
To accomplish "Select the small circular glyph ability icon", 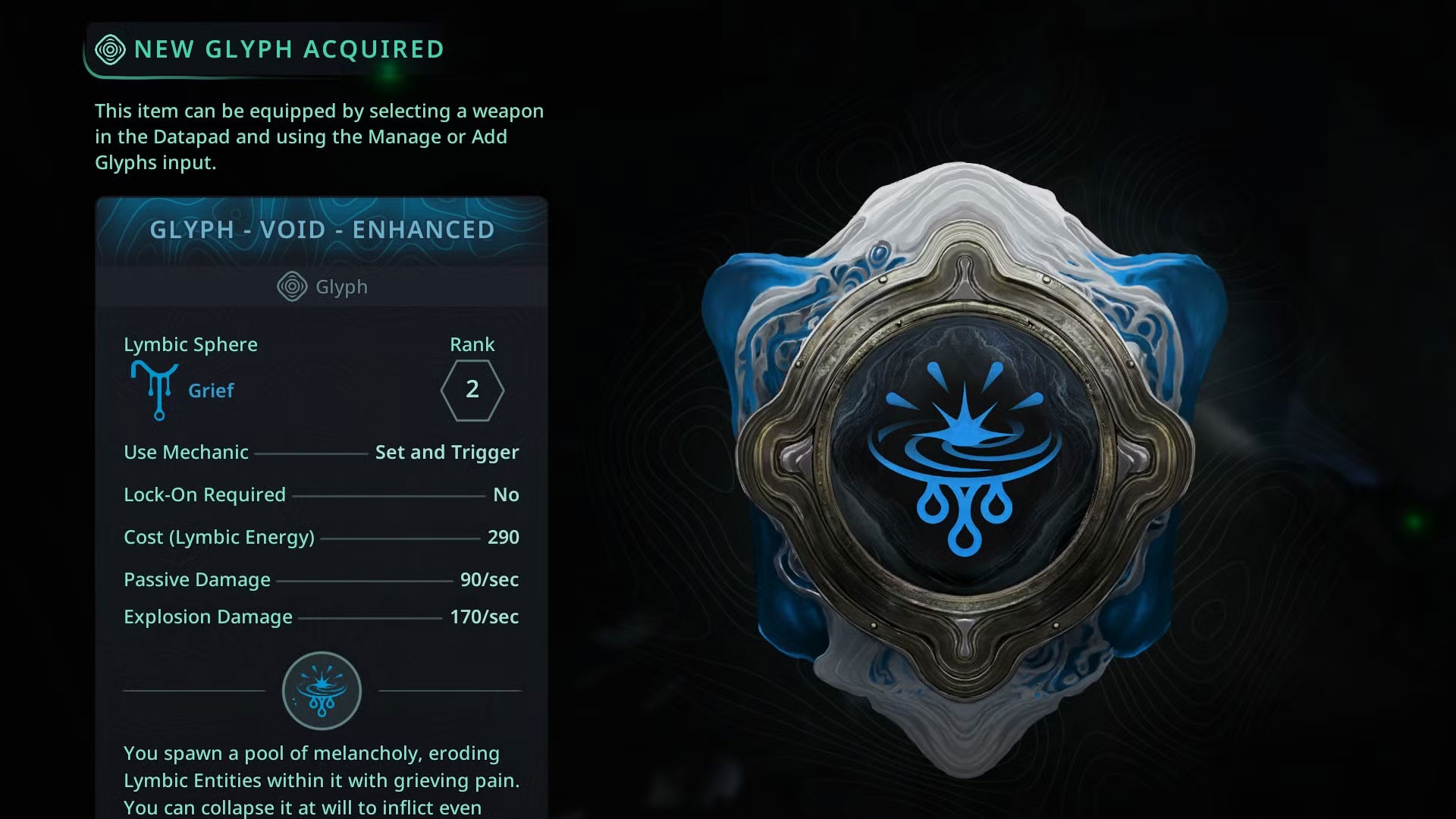I will click(x=322, y=691).
